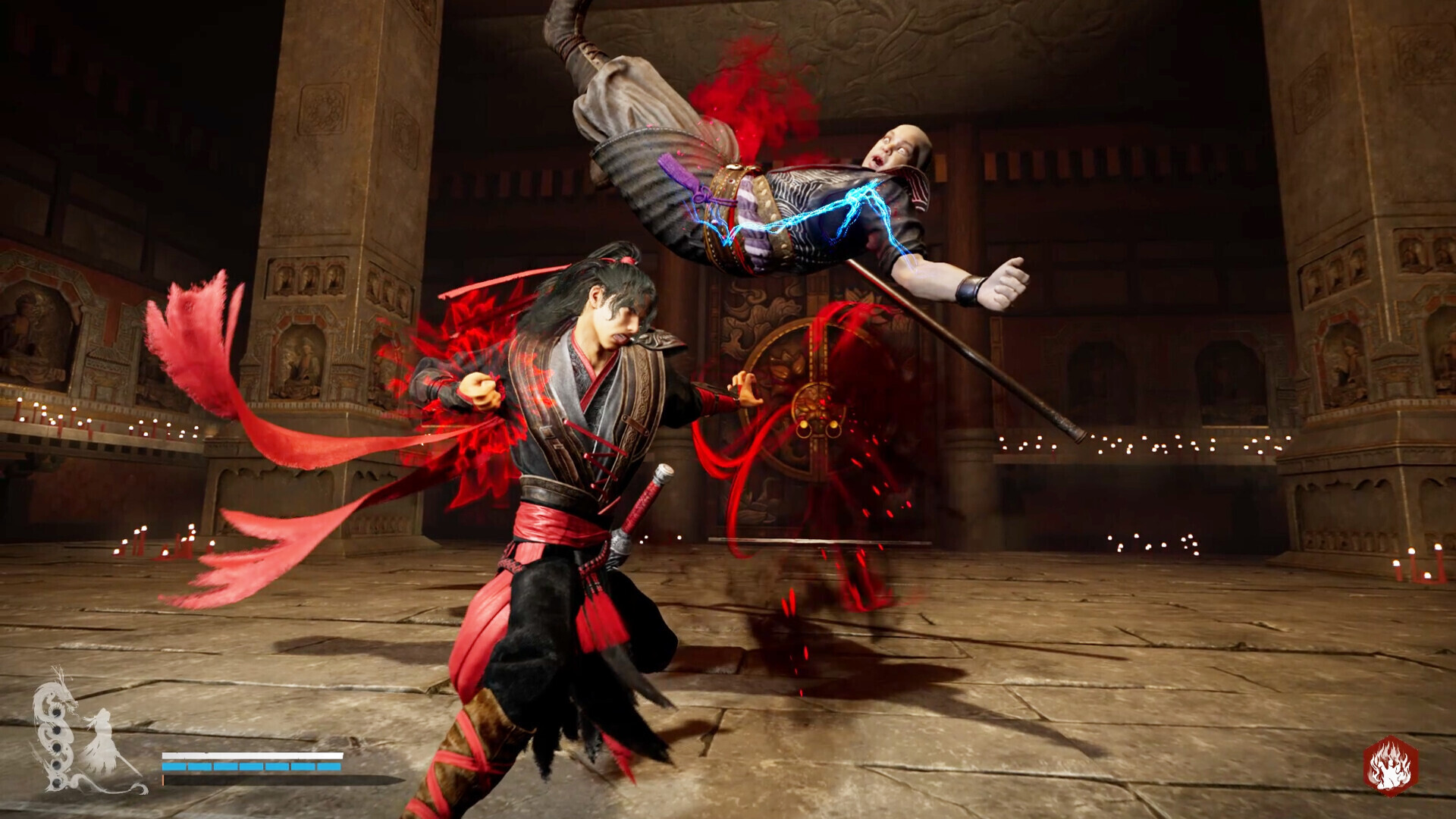Click the white dragon character emblem

pos(83,733)
